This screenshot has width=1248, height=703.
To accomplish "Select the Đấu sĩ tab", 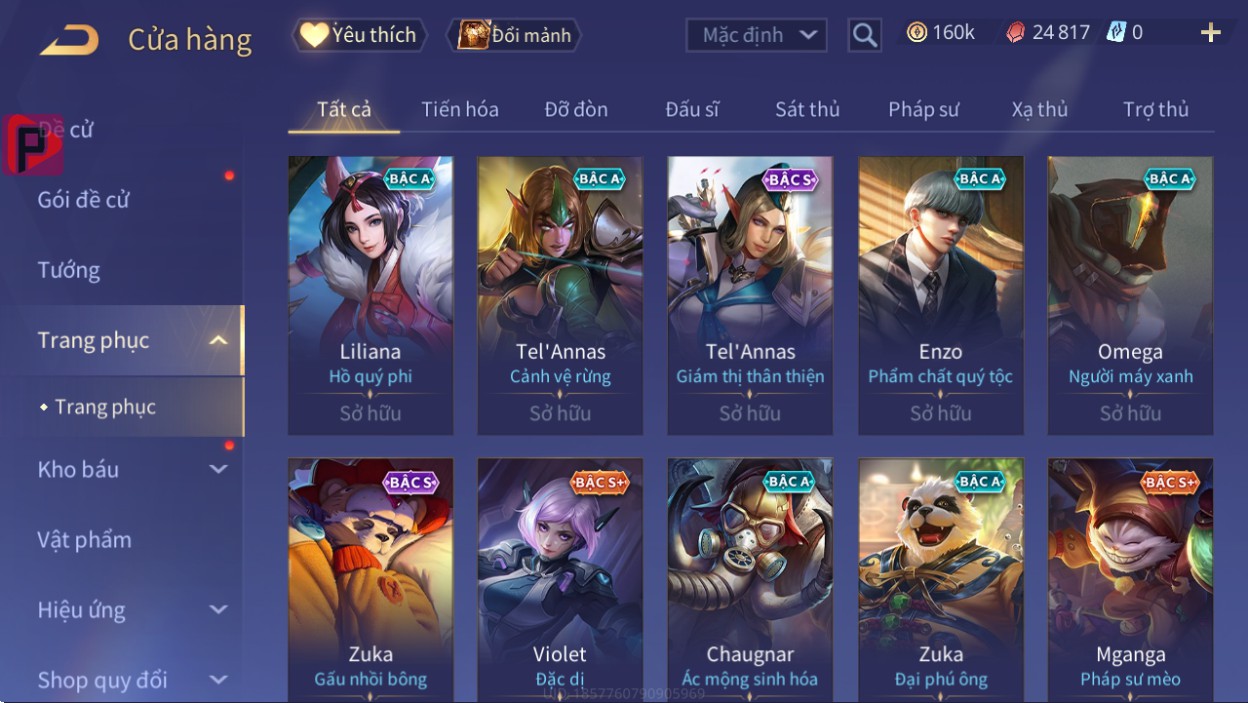I will coord(692,110).
